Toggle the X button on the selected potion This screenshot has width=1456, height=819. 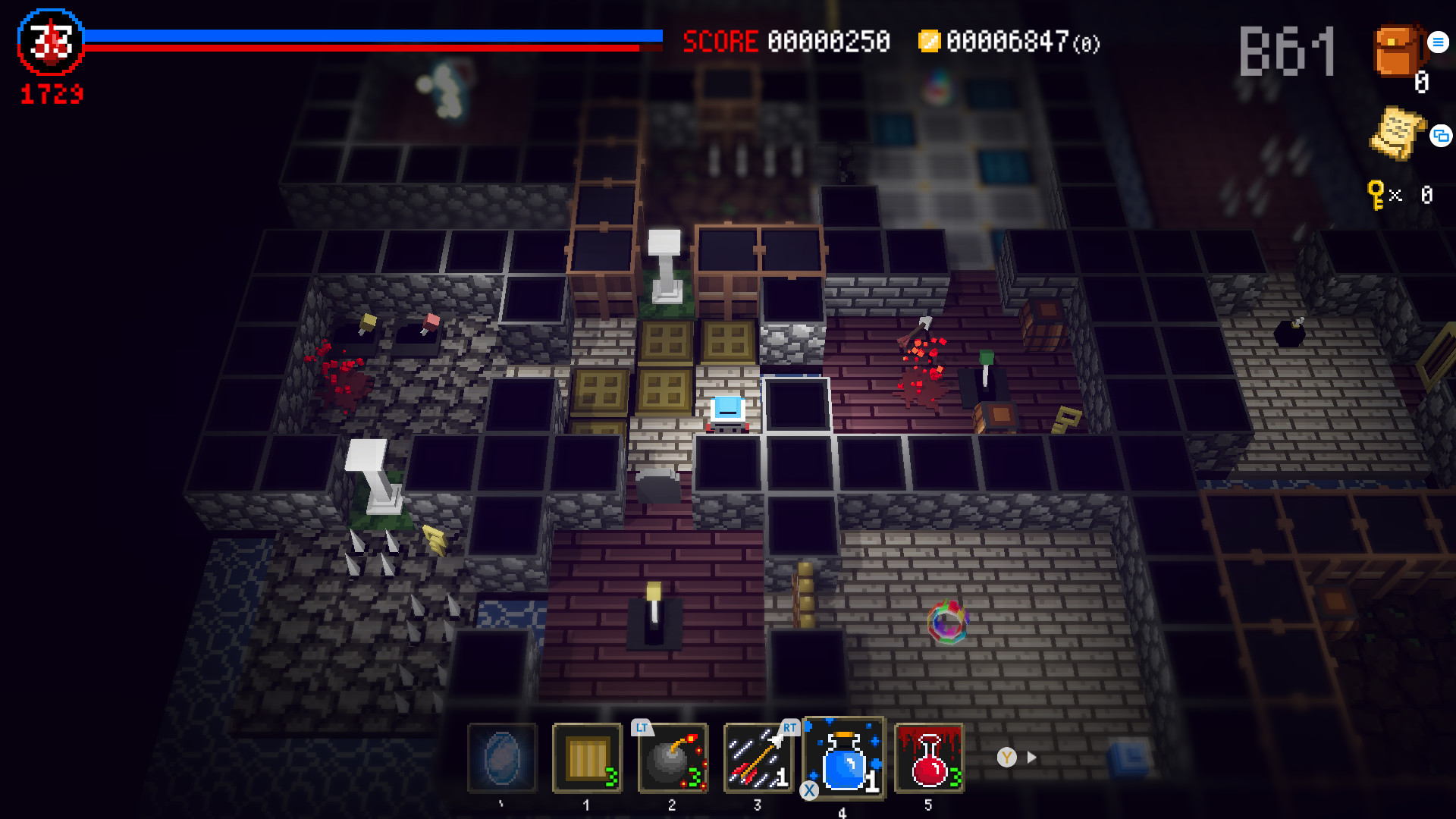click(x=808, y=790)
